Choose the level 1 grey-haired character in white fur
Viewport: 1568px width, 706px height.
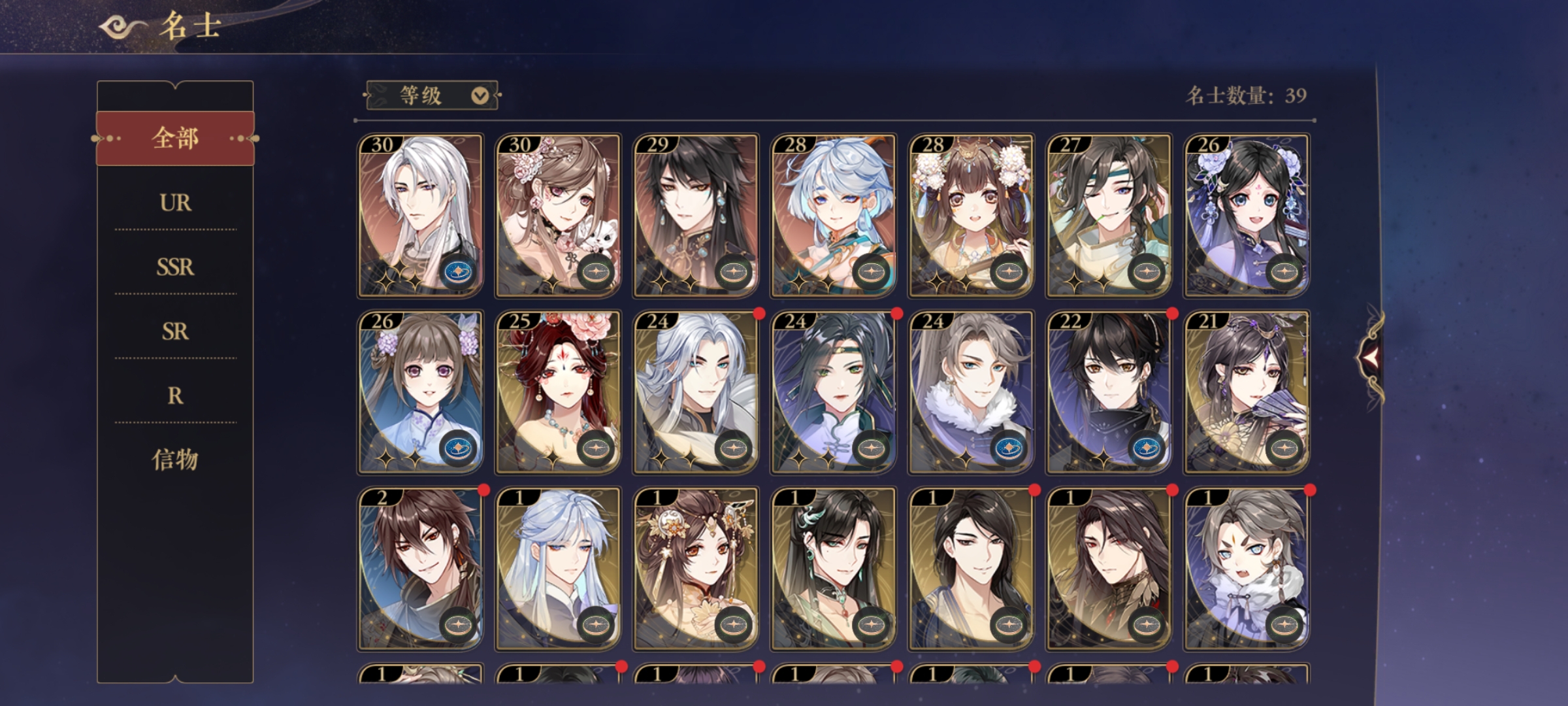click(x=1247, y=569)
